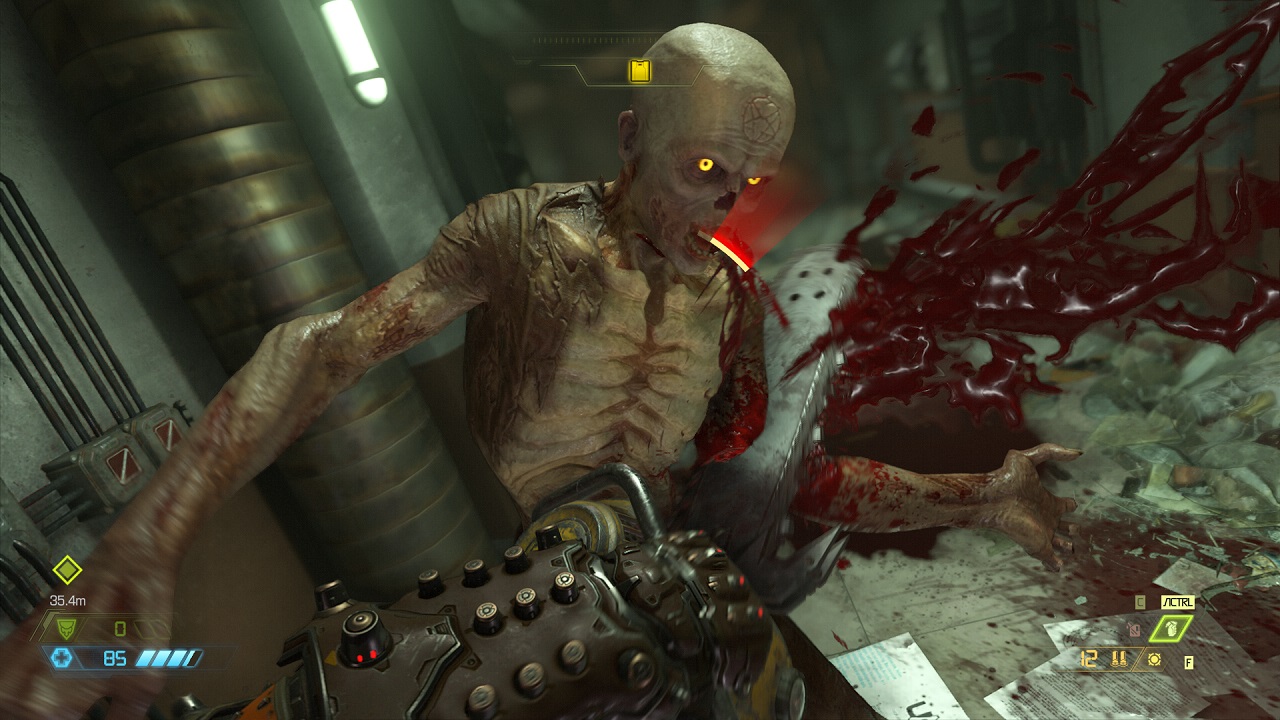Viewport: 1280px width, 720px height.
Task: Select the blue health cross icon
Action: coord(62,657)
